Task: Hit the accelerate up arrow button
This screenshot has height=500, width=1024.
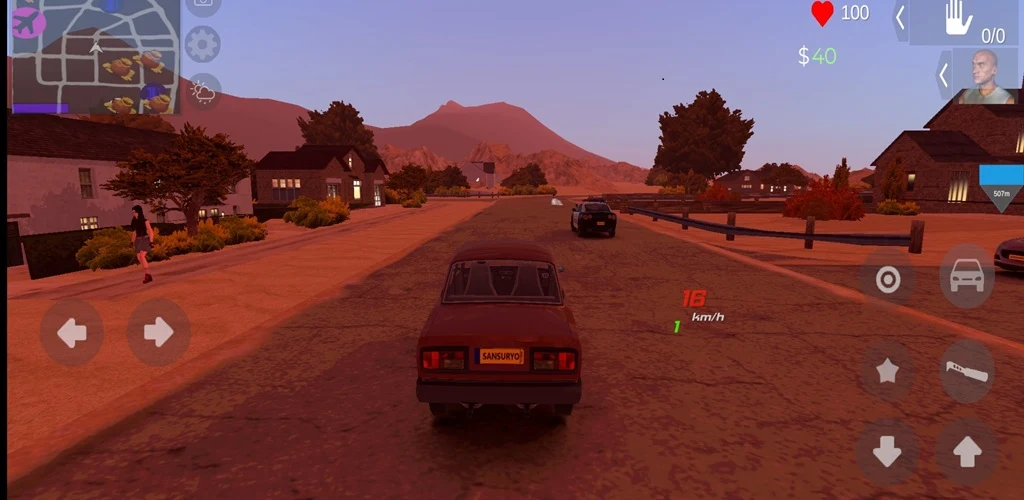Action: (967, 452)
